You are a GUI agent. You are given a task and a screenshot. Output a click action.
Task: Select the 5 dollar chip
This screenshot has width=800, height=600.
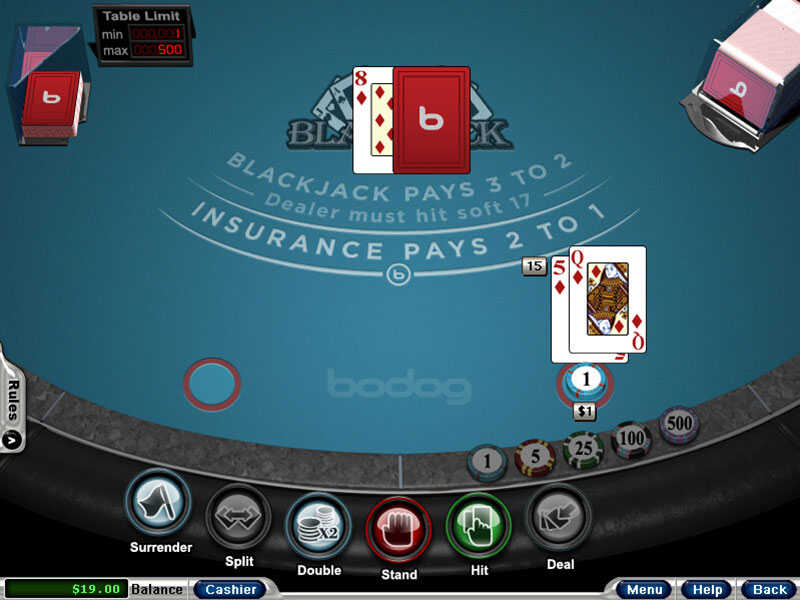(535, 456)
